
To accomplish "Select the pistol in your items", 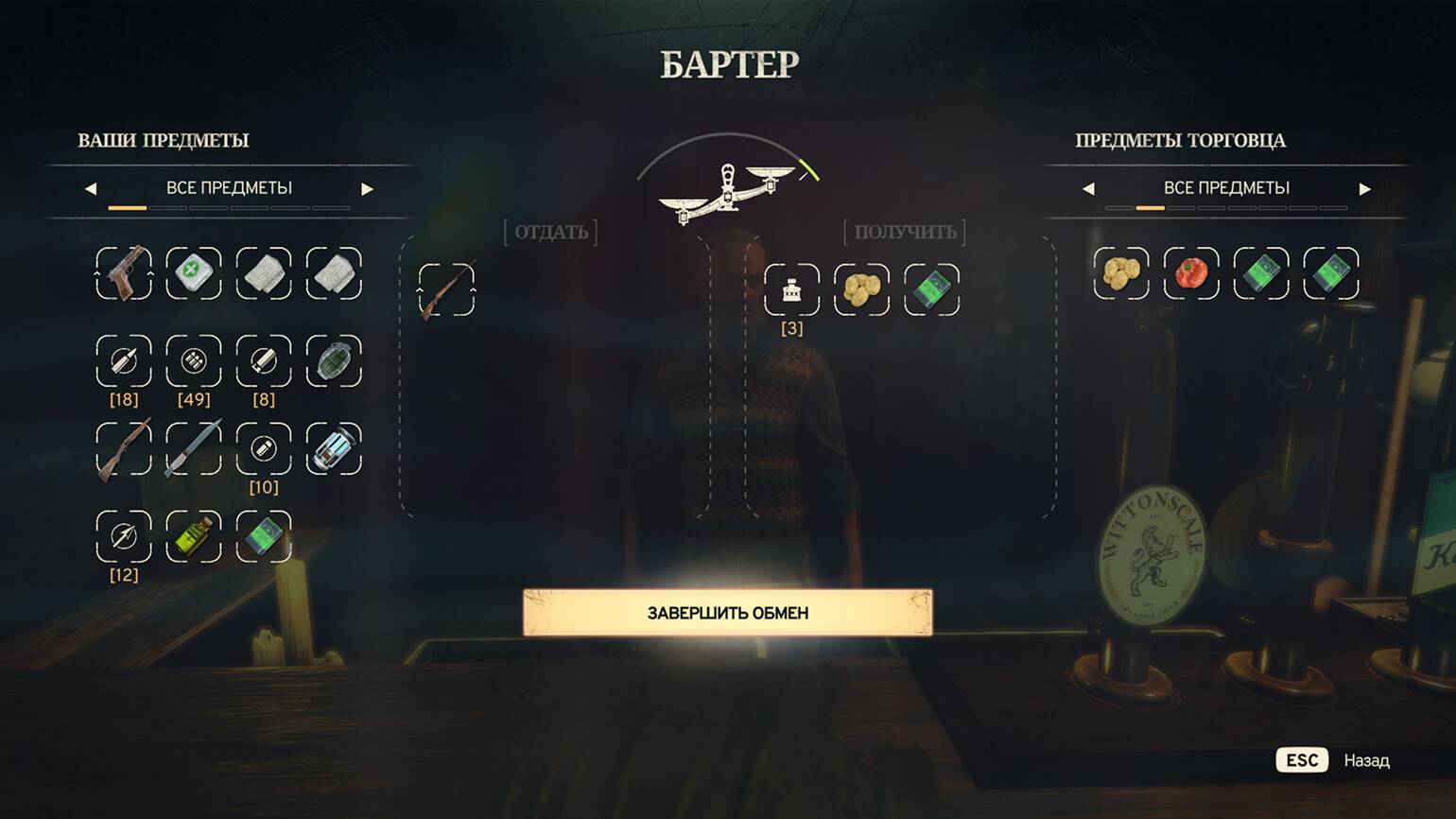I will (124, 273).
